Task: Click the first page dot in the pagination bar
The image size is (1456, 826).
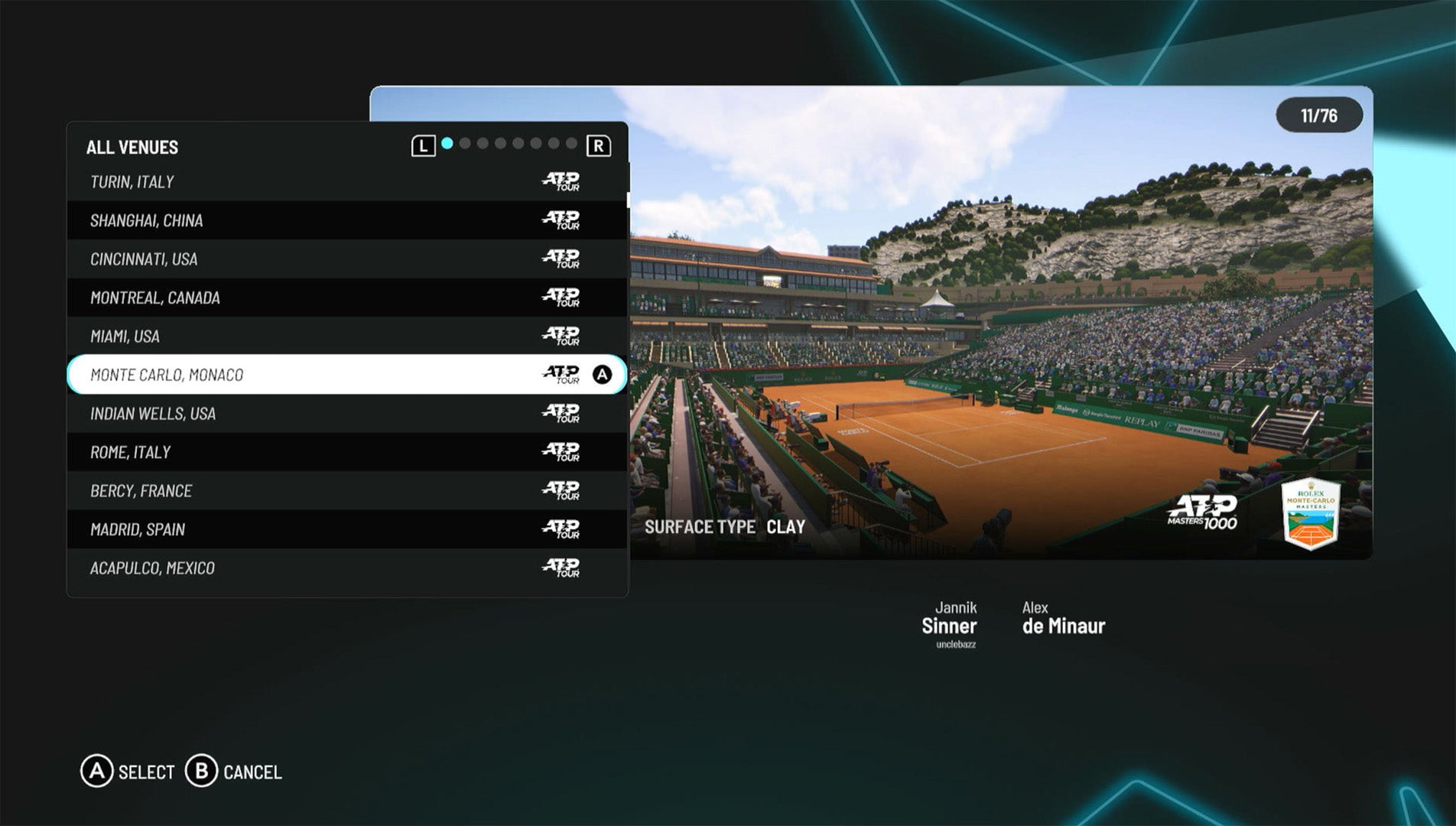Action: coord(446,142)
